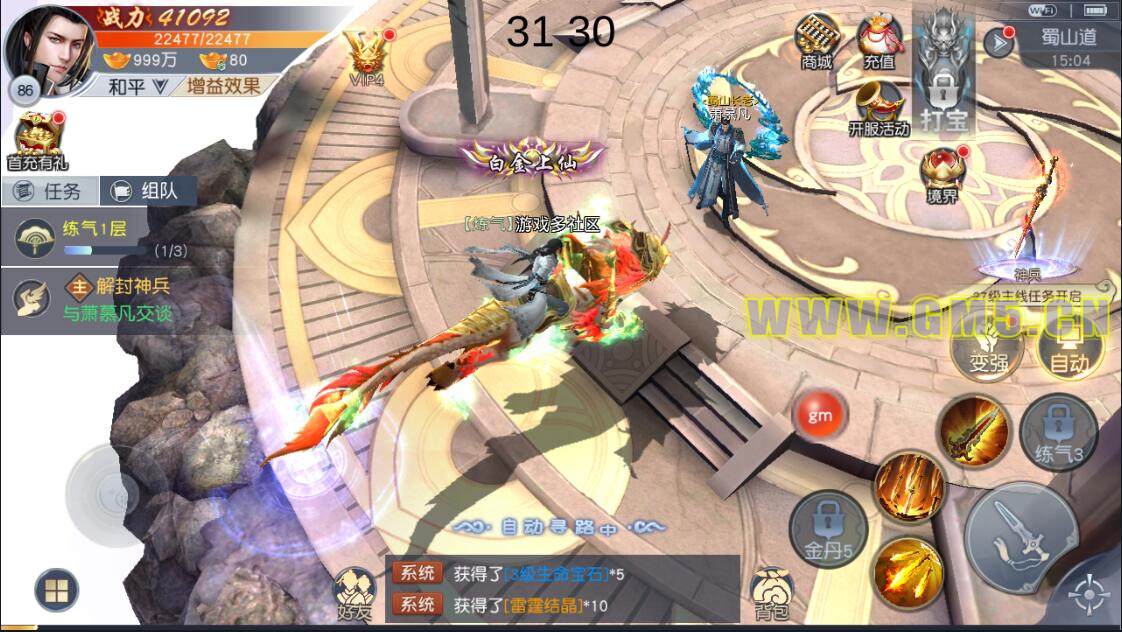Switch to the 组队 team tab
Viewport: 1122px width, 632px height.
(x=148, y=191)
